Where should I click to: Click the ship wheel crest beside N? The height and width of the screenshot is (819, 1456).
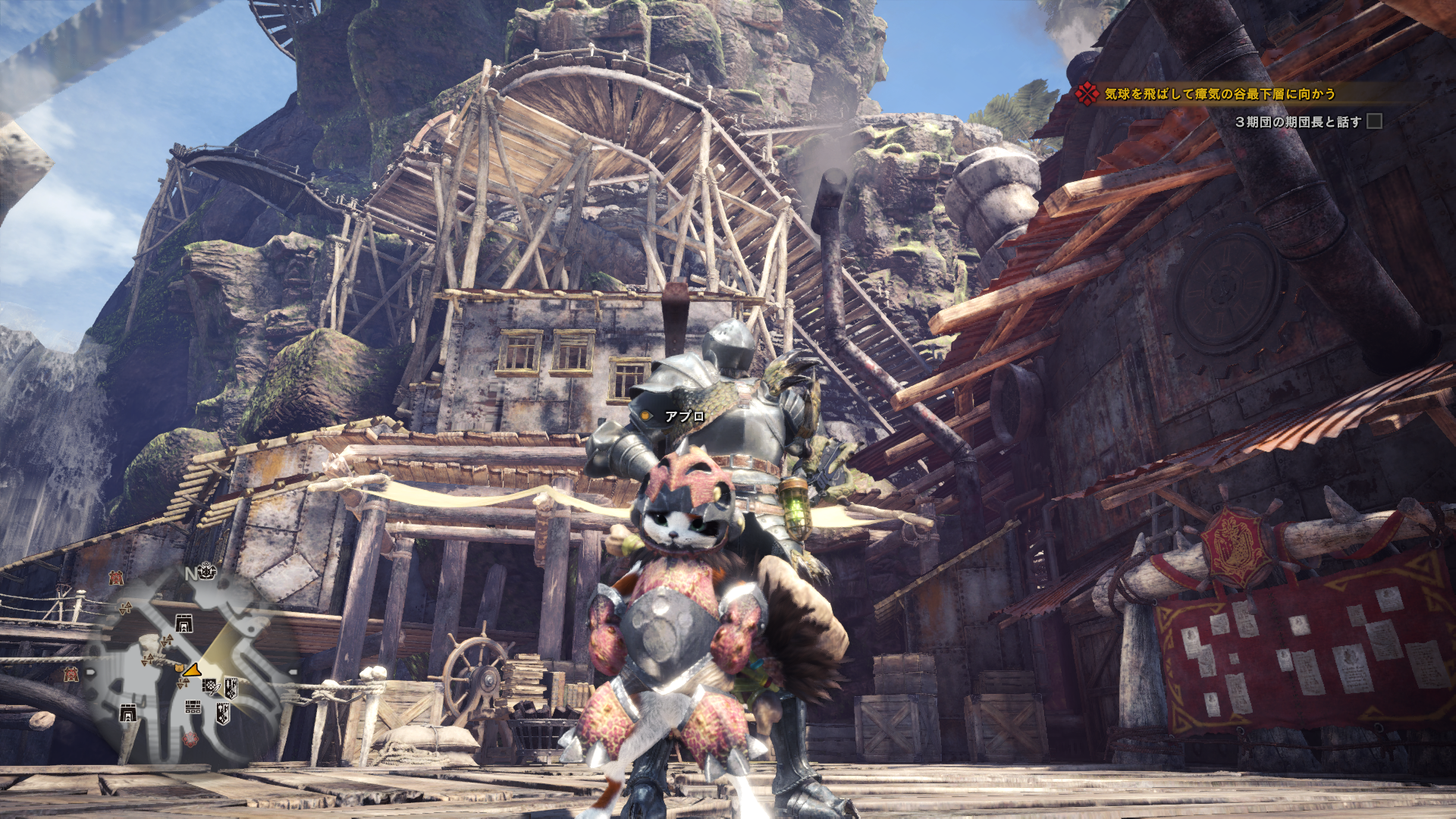coord(207,571)
